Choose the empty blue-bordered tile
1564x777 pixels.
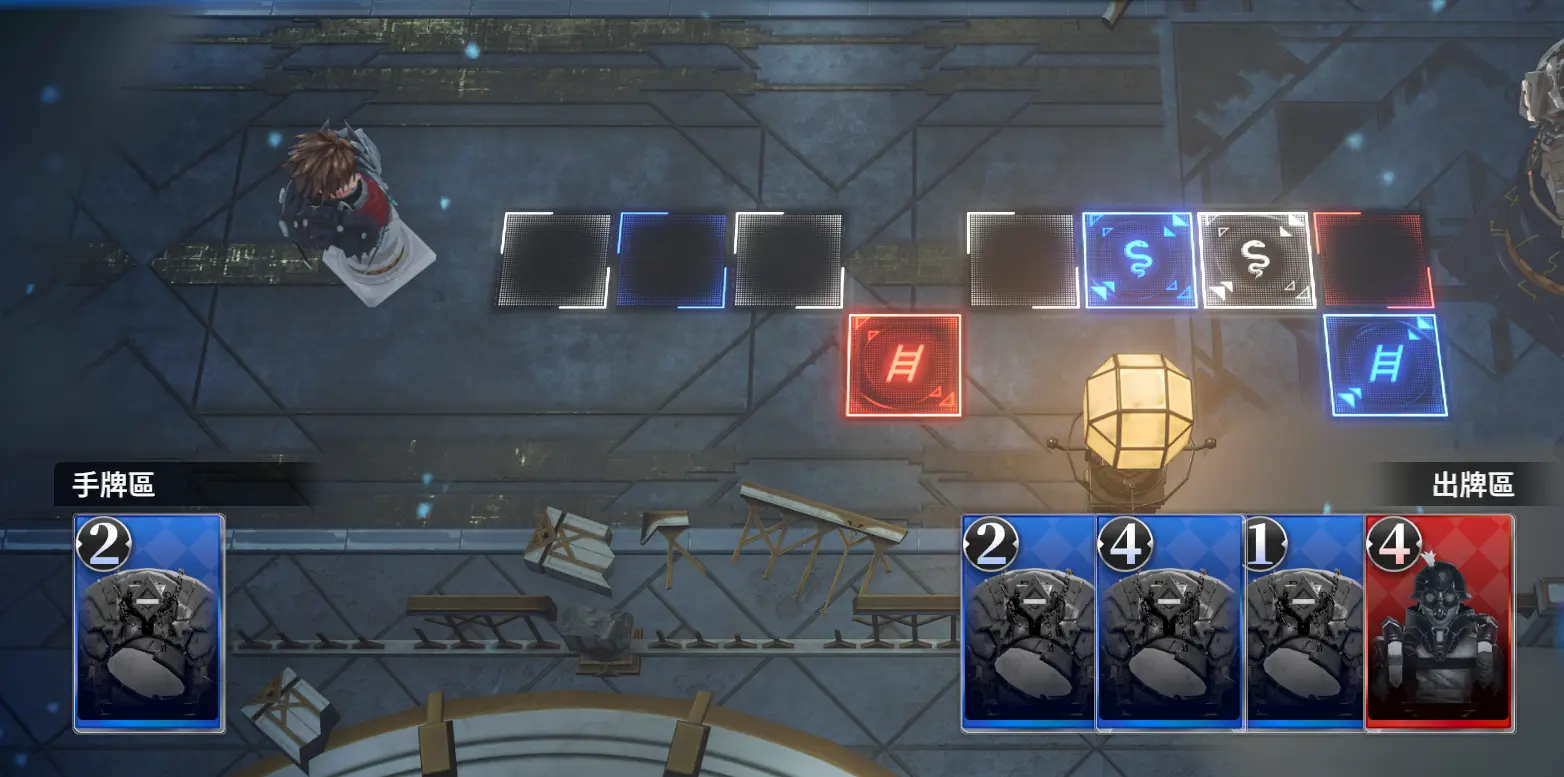(x=672, y=260)
